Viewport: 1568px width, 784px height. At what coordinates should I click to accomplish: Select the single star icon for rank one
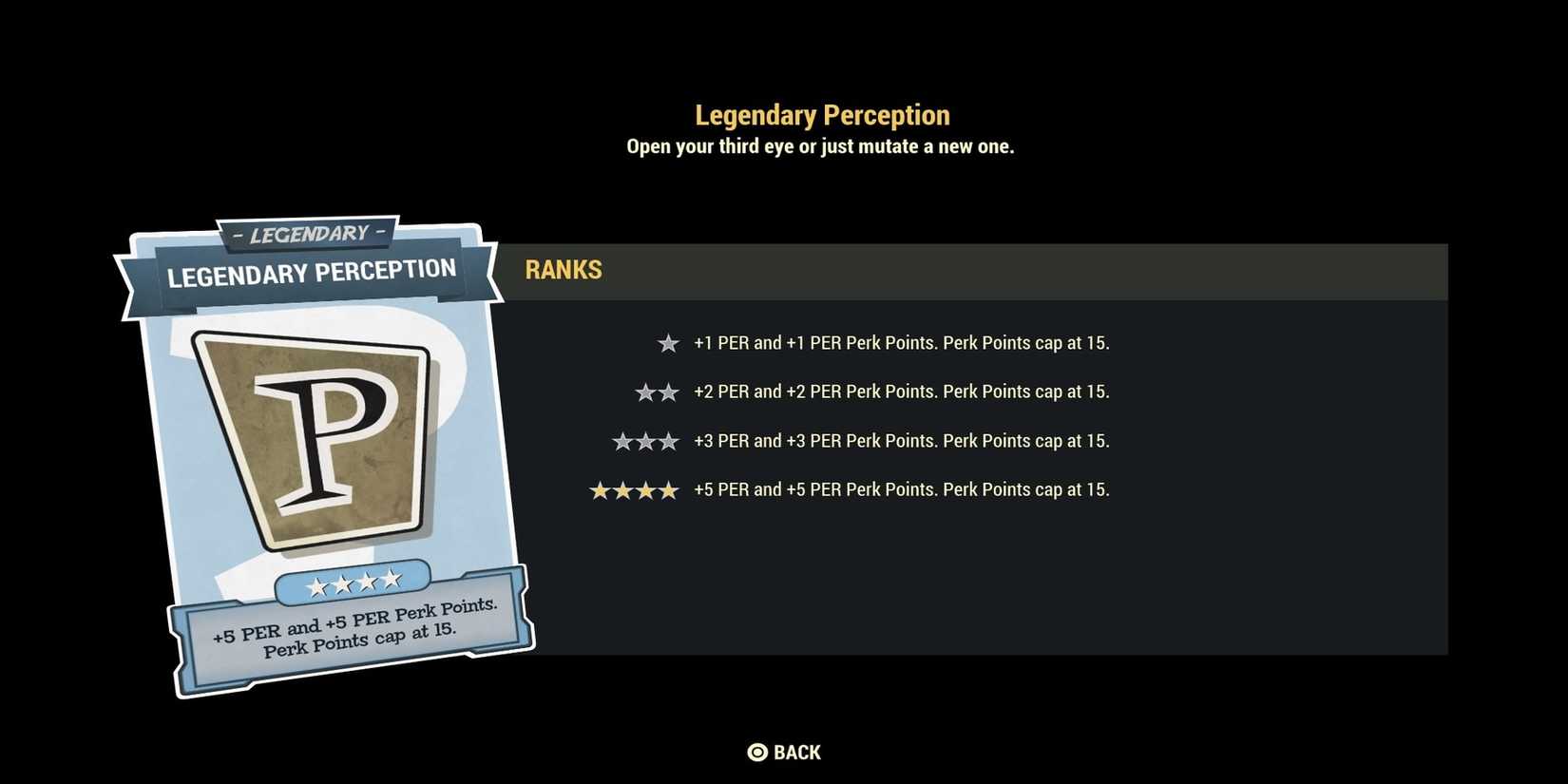pos(668,342)
